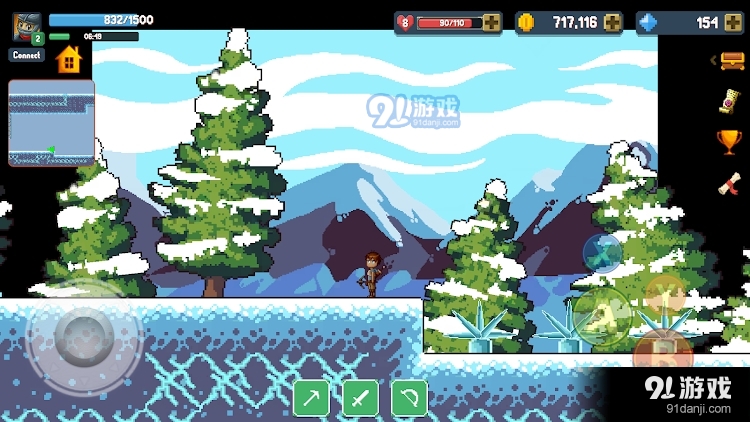The height and width of the screenshot is (422, 750).
Task: Open the minimap
Action: coord(51,123)
